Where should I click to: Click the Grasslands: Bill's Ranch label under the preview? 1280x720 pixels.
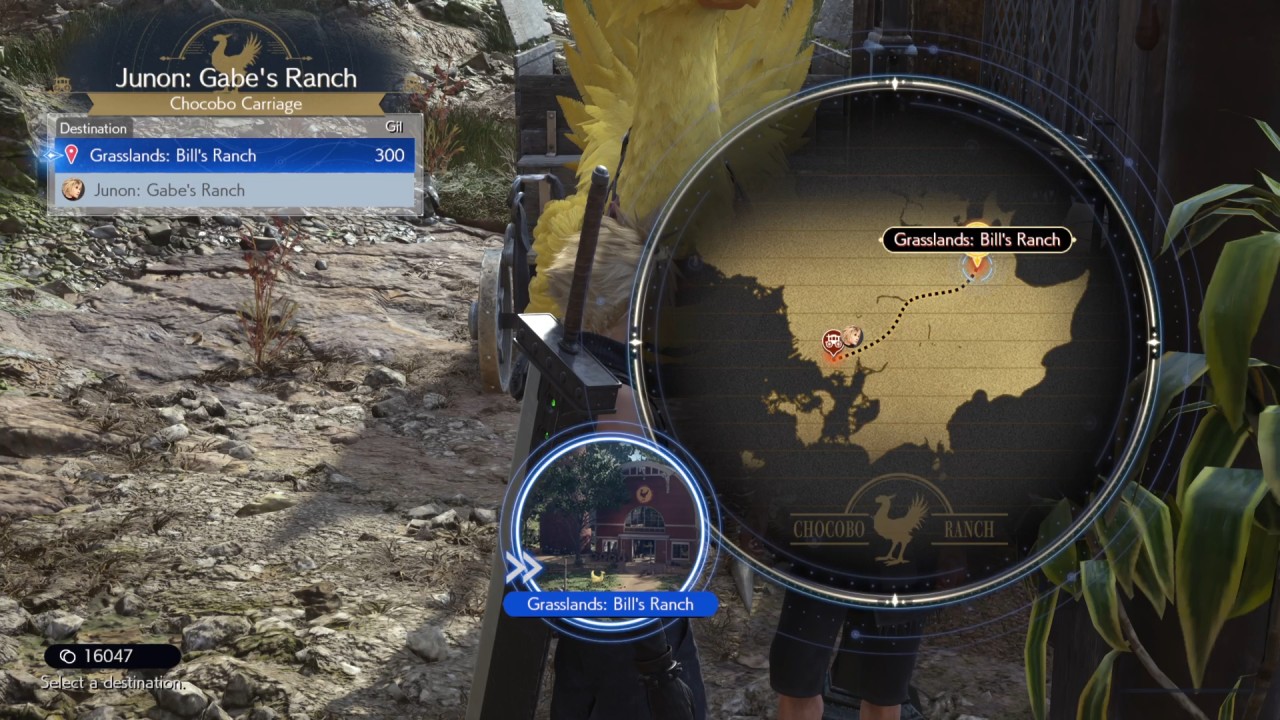611,604
